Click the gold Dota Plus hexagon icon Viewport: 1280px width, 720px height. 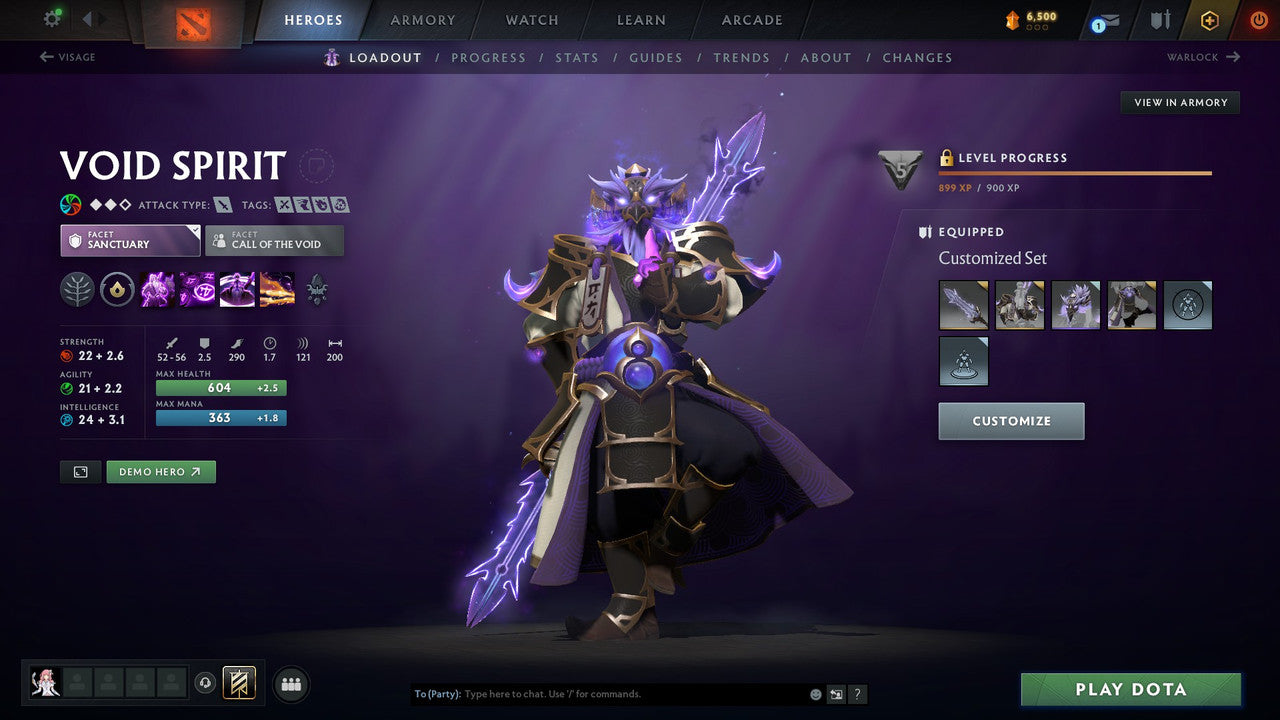(x=1208, y=19)
